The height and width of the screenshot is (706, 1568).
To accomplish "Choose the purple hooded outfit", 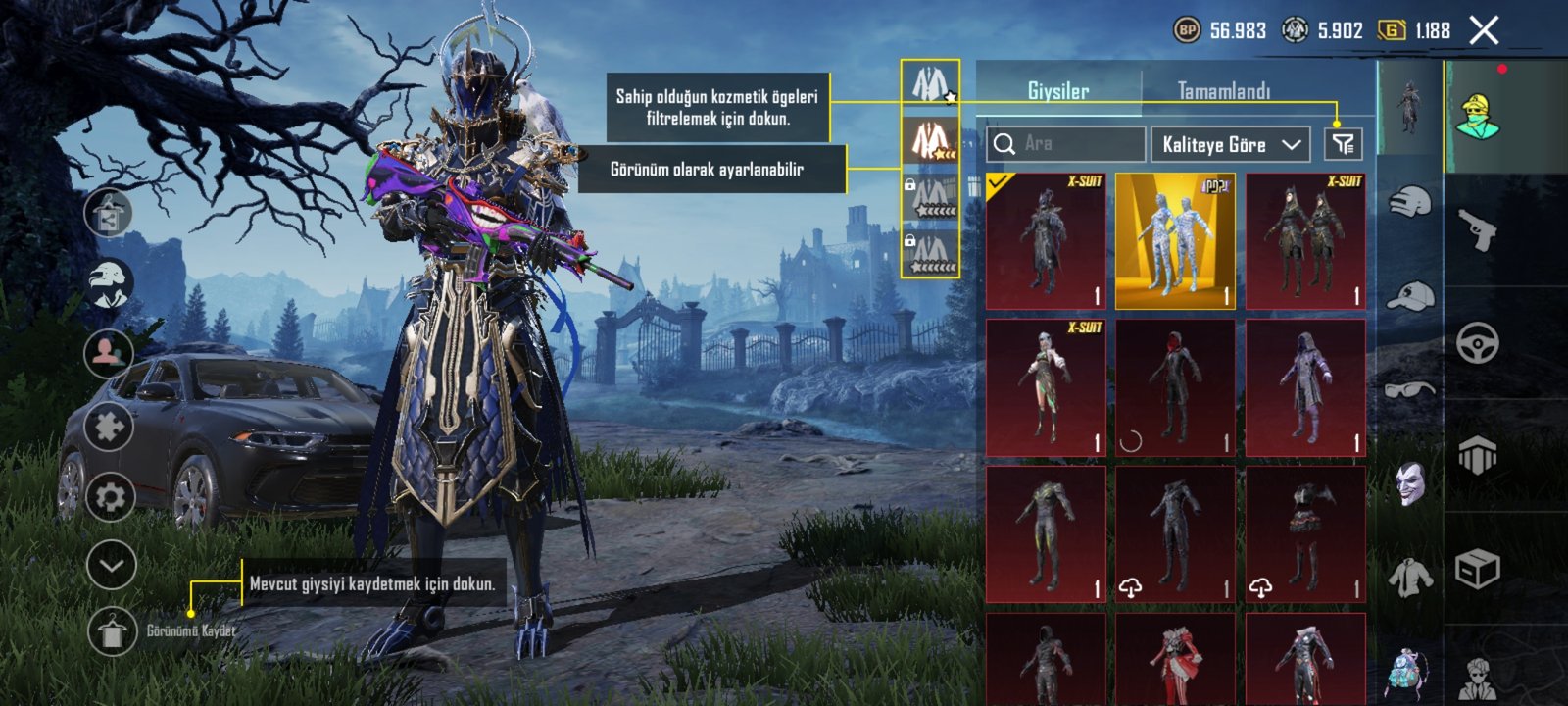I will (x=1305, y=387).
